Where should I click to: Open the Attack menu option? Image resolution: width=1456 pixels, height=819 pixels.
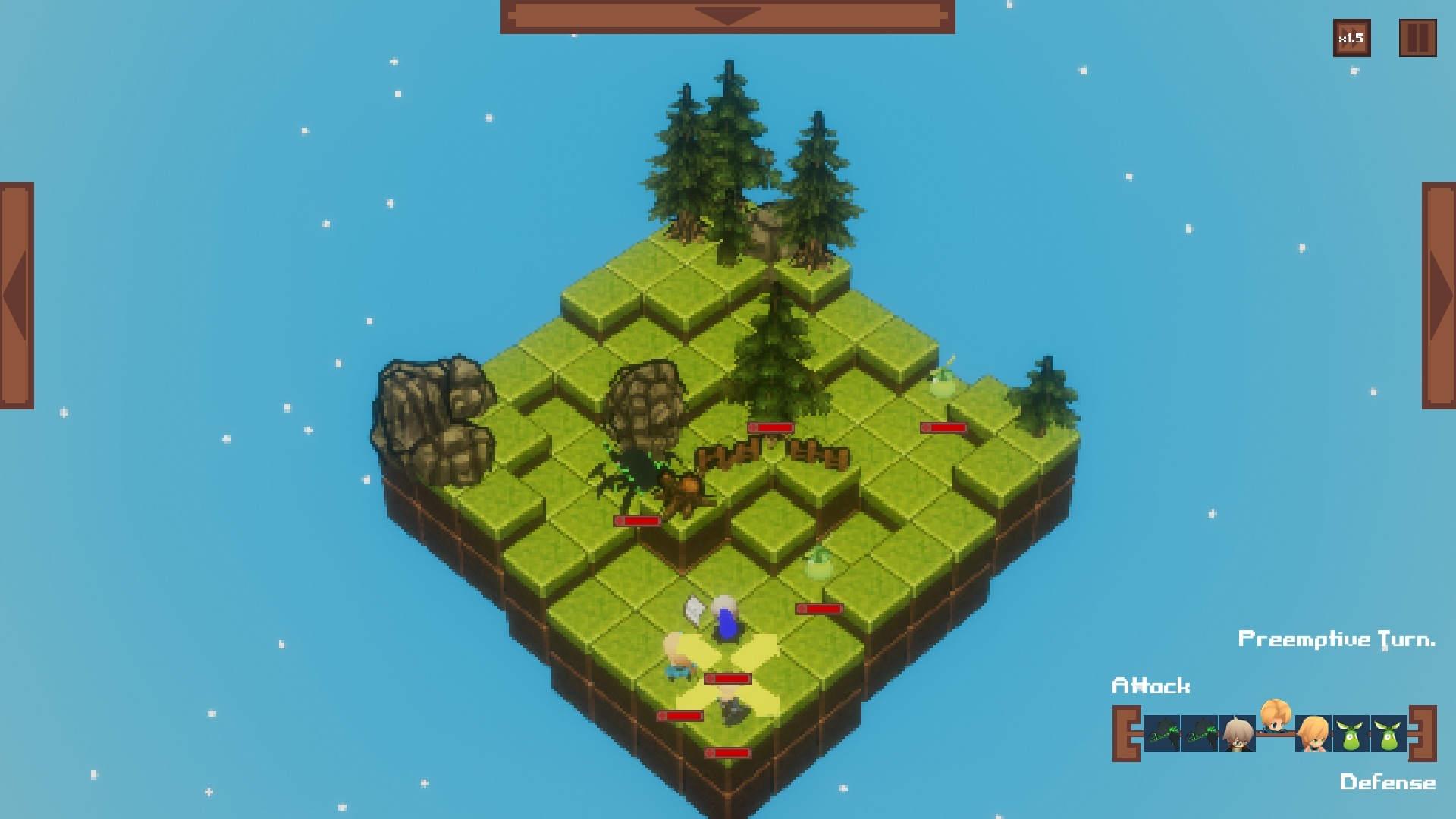pos(1151,686)
